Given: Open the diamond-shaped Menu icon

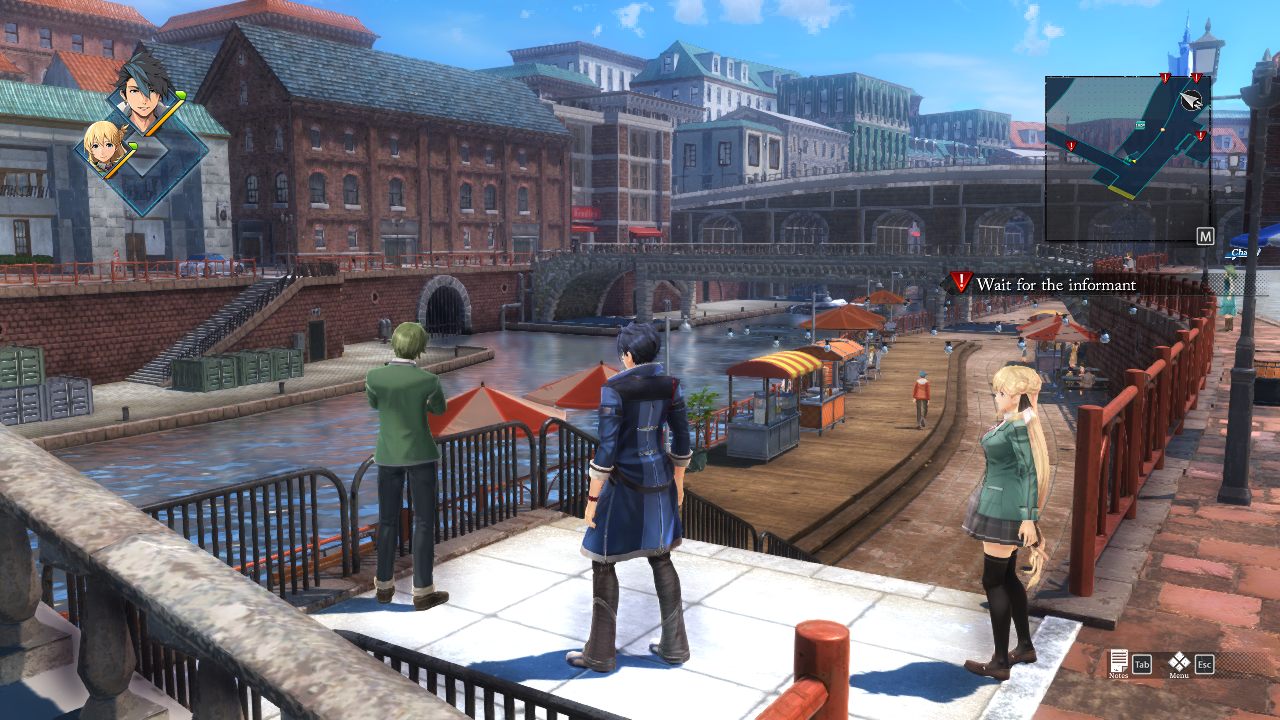Looking at the screenshot, I should click(1179, 662).
